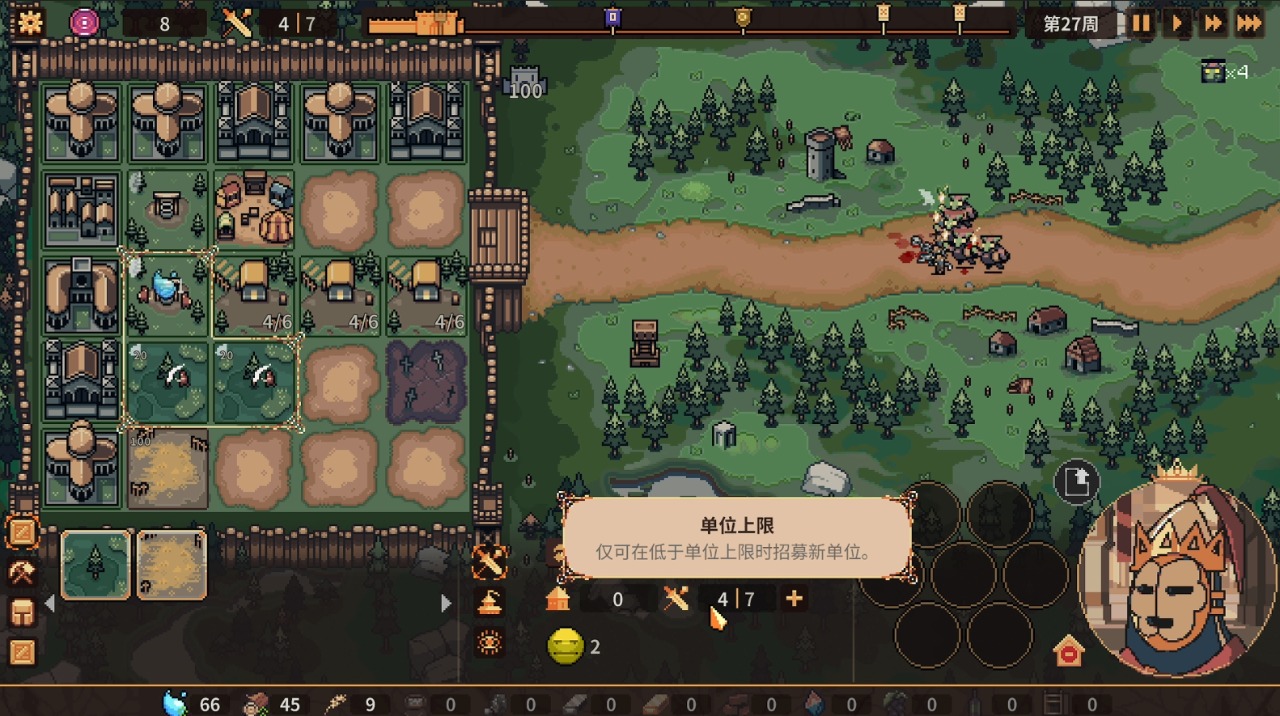Show previous tile cards with left arrow
1280x716 pixels.
click(x=49, y=603)
